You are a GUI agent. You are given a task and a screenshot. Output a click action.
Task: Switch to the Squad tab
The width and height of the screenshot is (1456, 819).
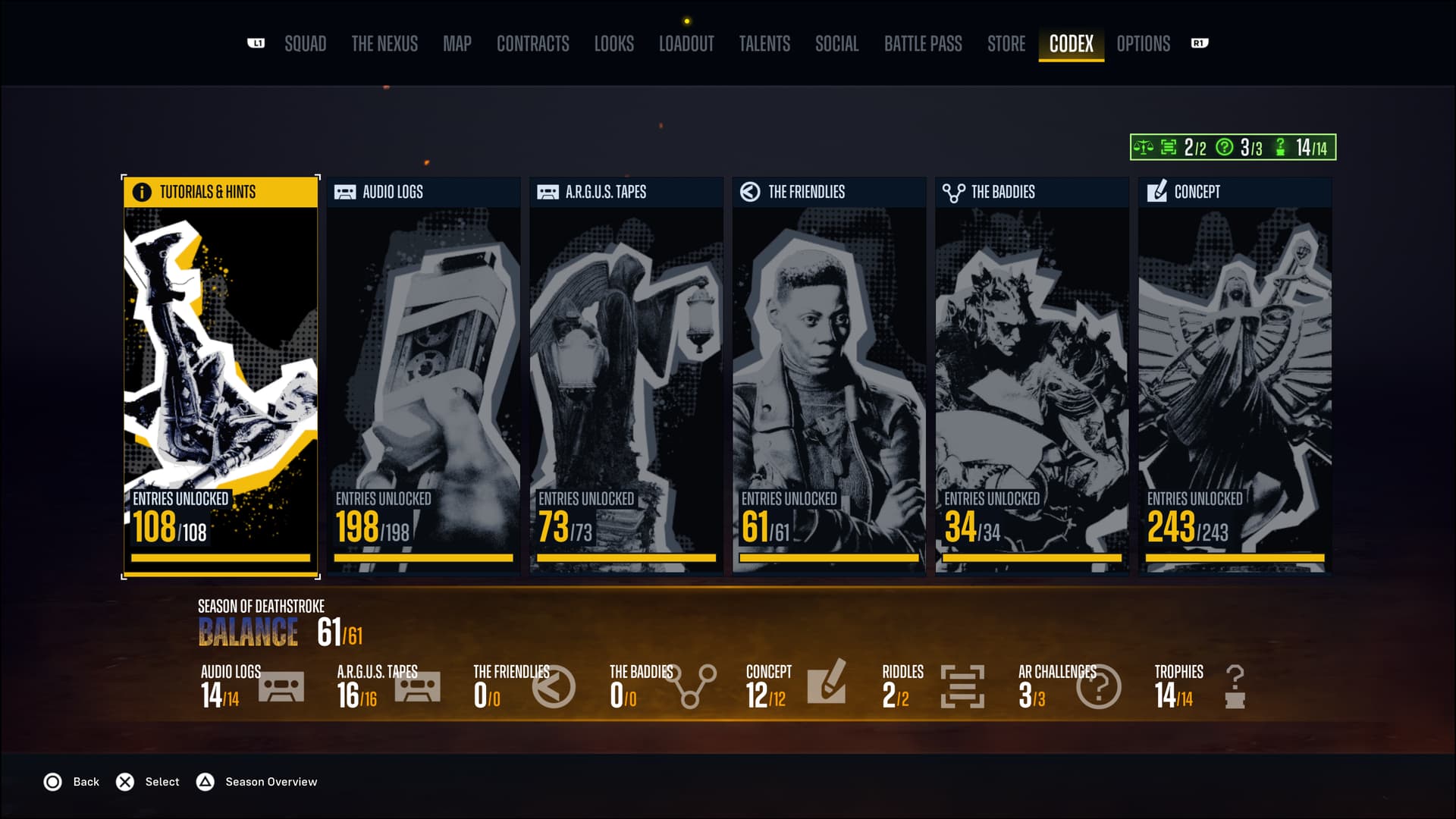305,44
